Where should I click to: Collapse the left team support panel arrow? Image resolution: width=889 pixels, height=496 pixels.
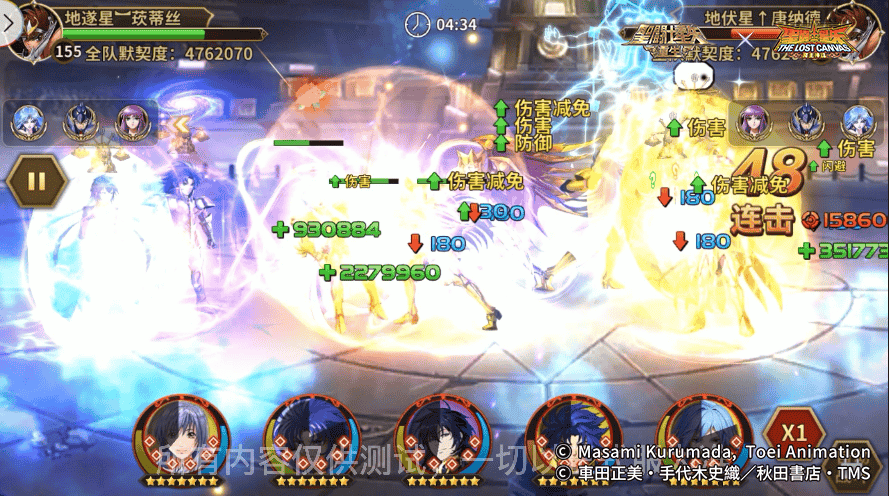181,124
